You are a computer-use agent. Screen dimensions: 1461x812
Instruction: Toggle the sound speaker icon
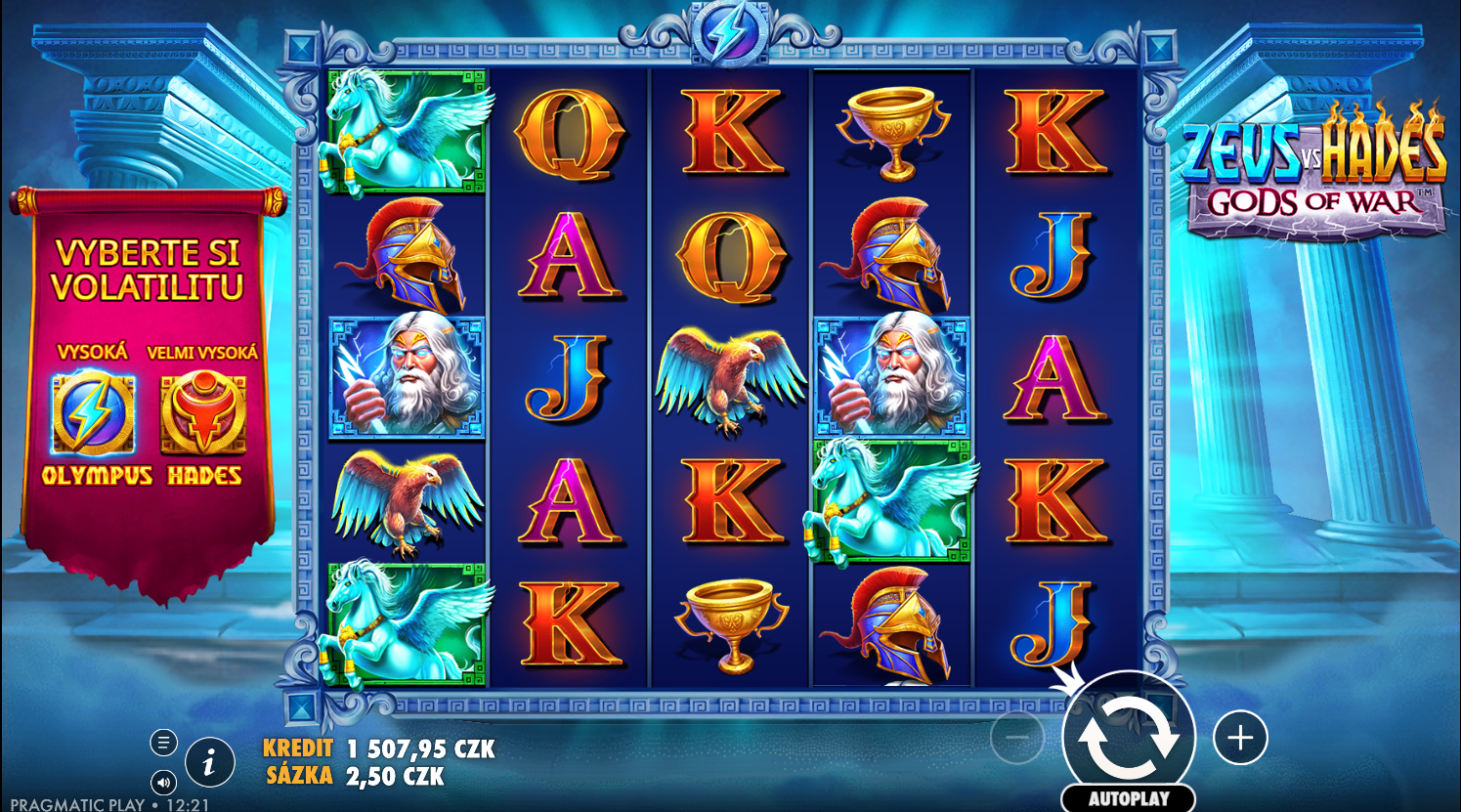(163, 782)
